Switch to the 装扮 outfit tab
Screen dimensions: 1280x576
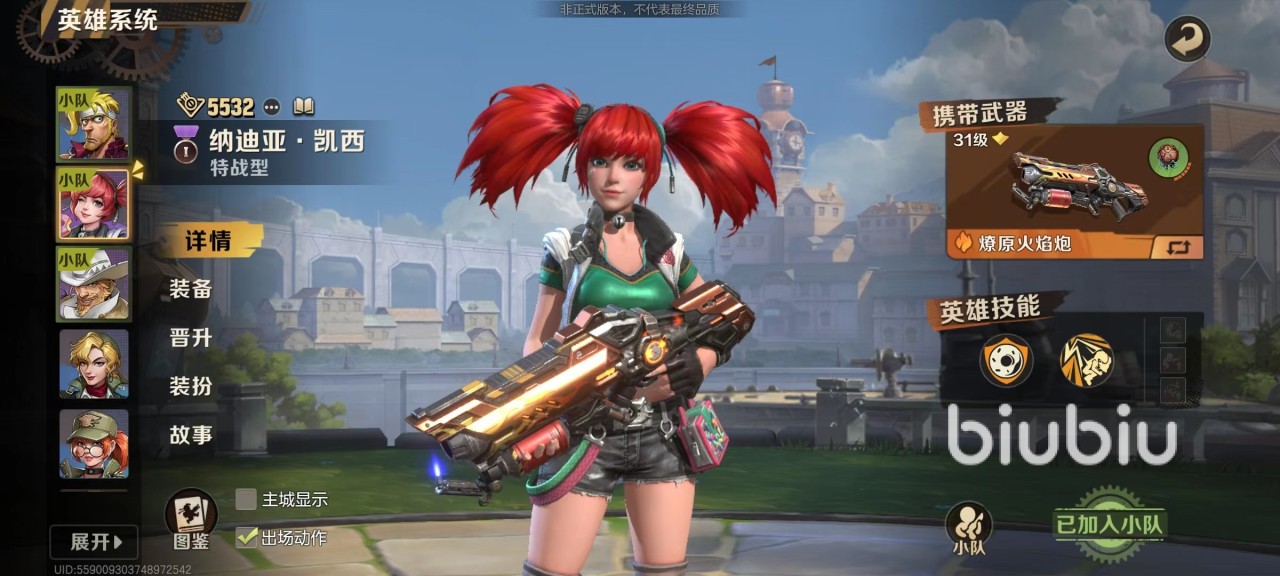pos(191,385)
